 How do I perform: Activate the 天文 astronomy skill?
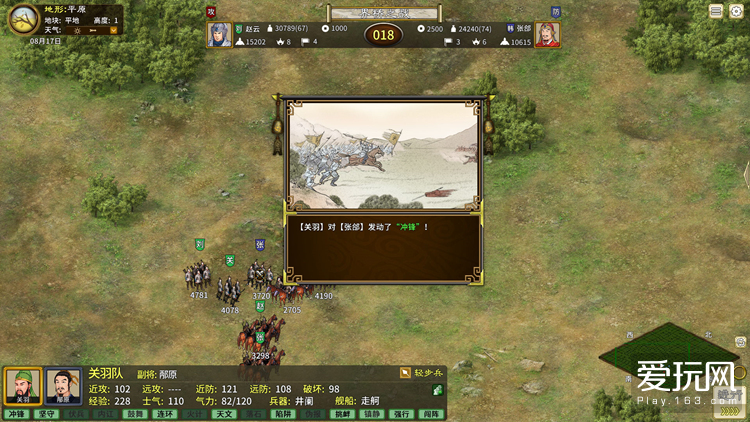(226, 414)
